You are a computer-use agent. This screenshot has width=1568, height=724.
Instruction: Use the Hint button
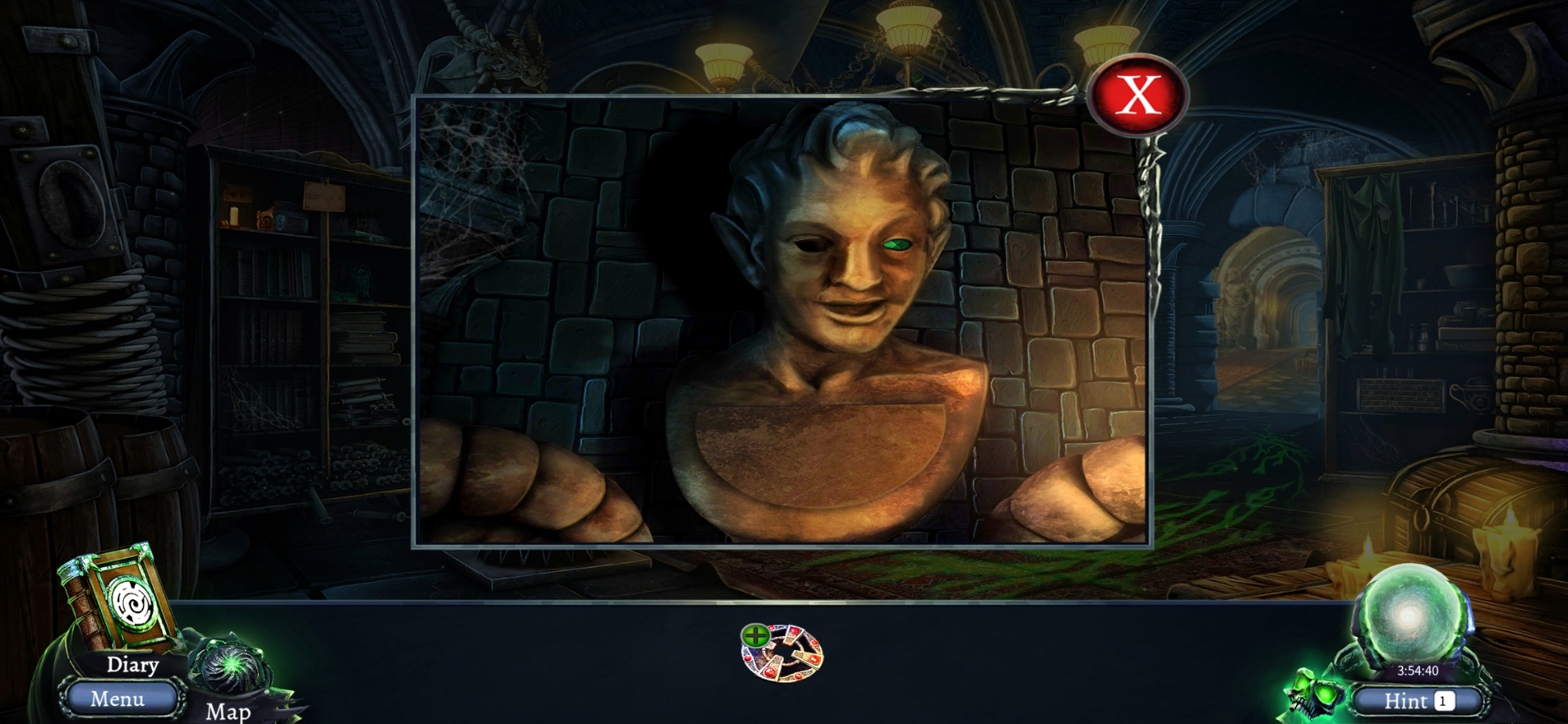point(1417,700)
